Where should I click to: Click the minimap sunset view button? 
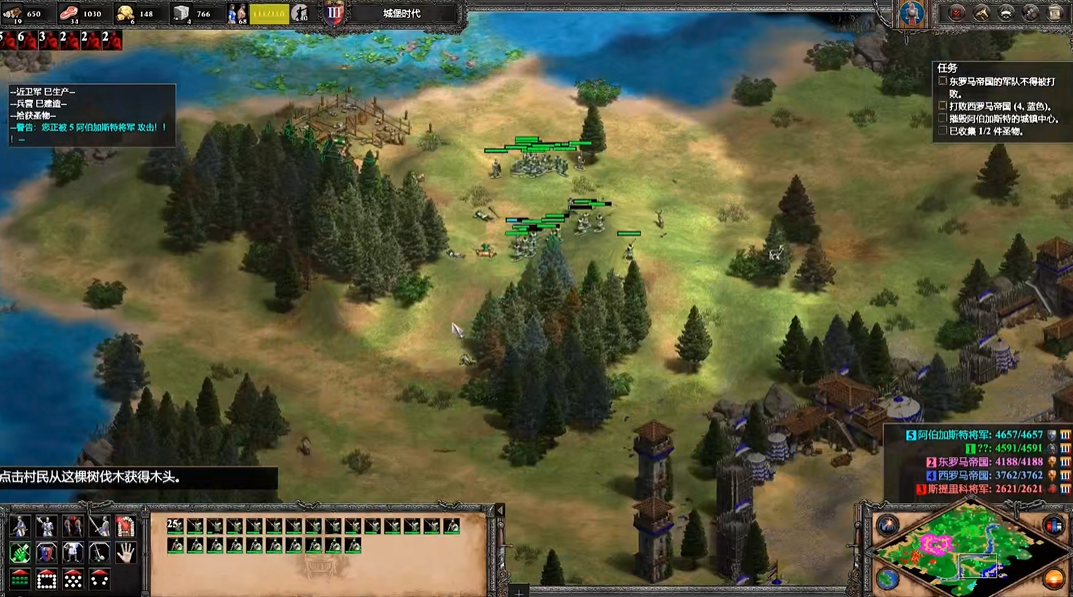point(1052,578)
